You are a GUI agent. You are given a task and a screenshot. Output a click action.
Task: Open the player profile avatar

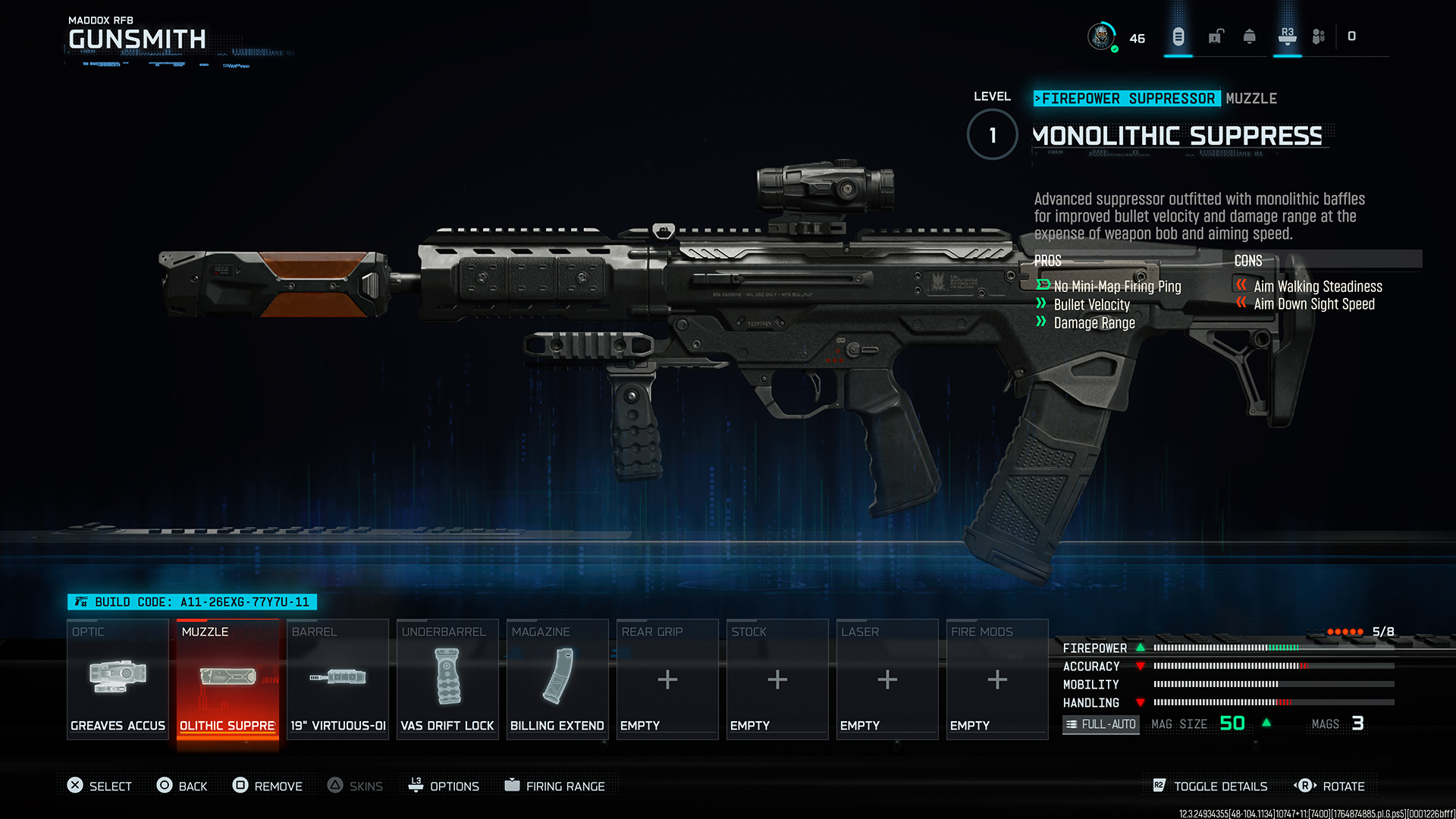[1101, 36]
